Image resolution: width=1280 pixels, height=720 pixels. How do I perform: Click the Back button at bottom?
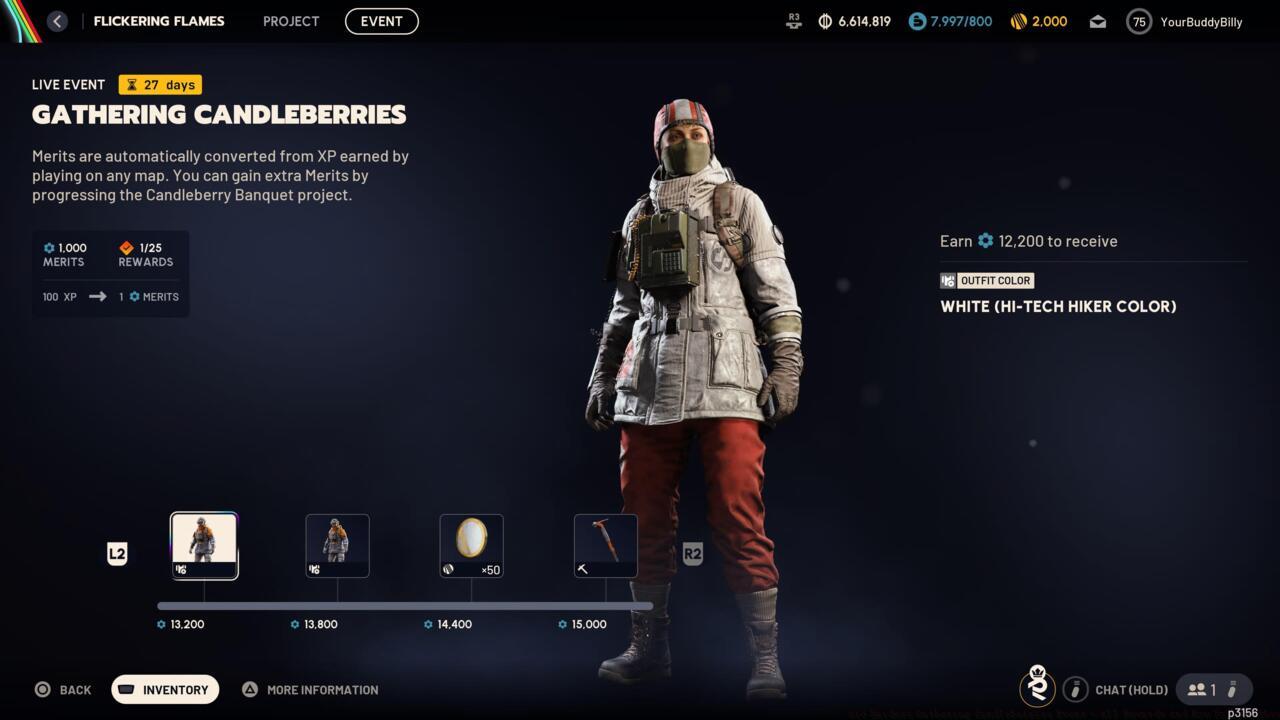[x=63, y=689]
